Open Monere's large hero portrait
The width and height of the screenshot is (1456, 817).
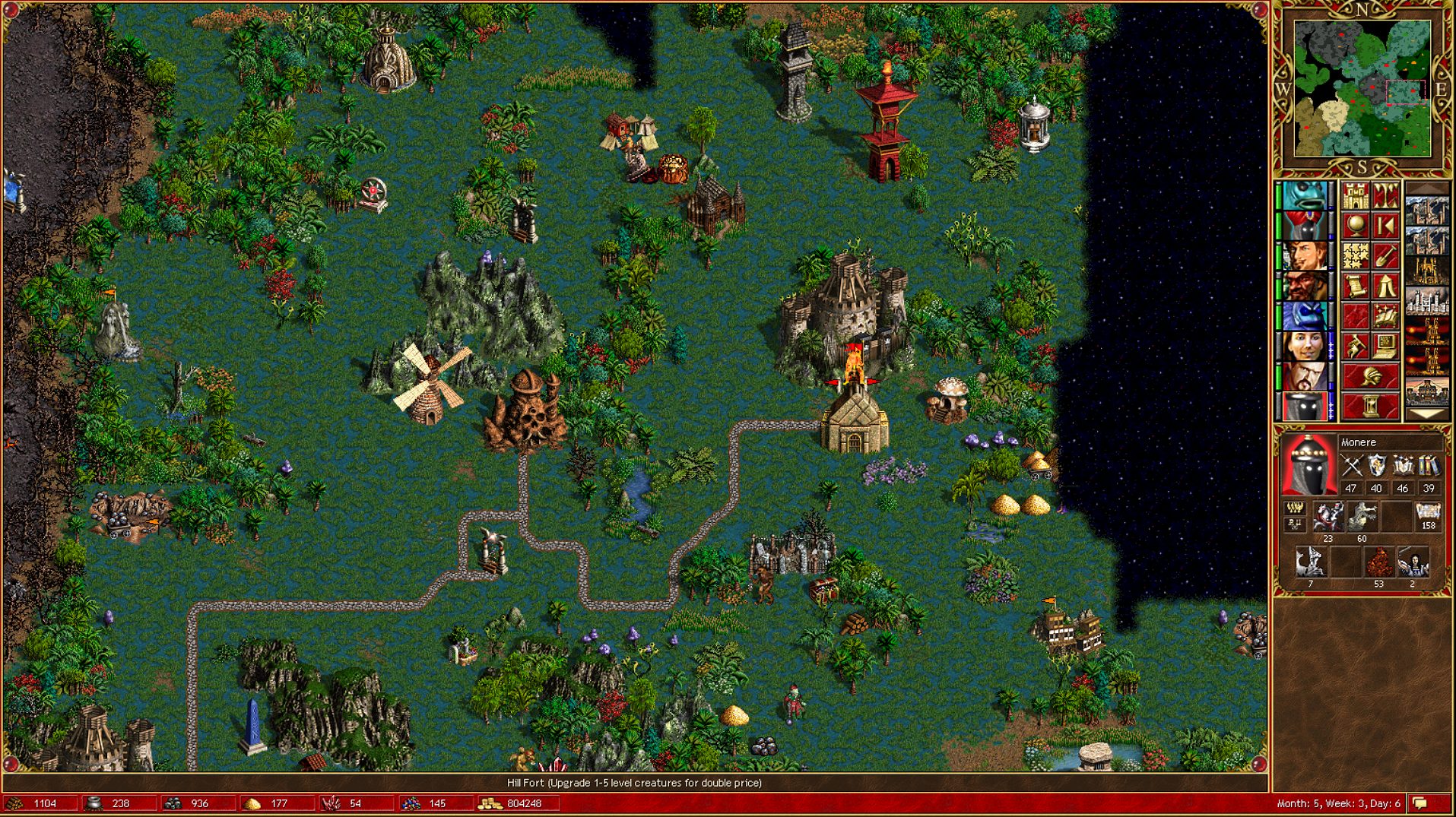click(x=1307, y=465)
